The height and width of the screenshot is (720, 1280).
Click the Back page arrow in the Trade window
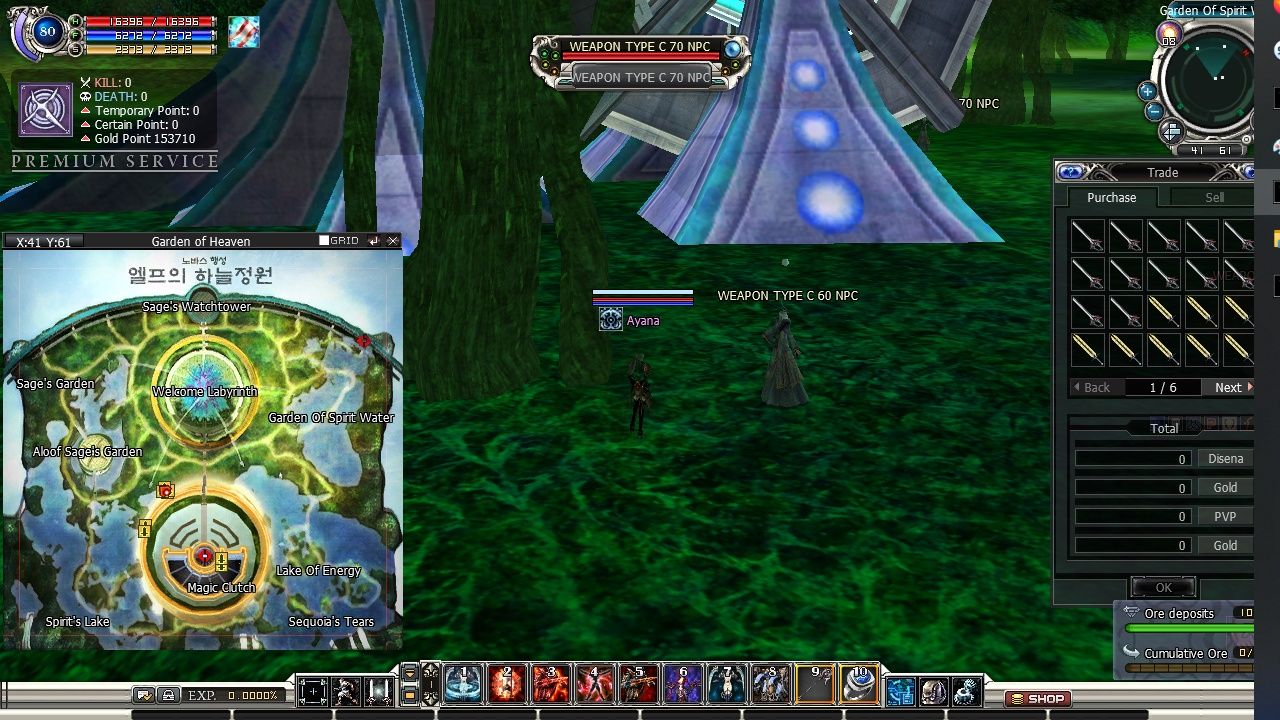click(1095, 387)
